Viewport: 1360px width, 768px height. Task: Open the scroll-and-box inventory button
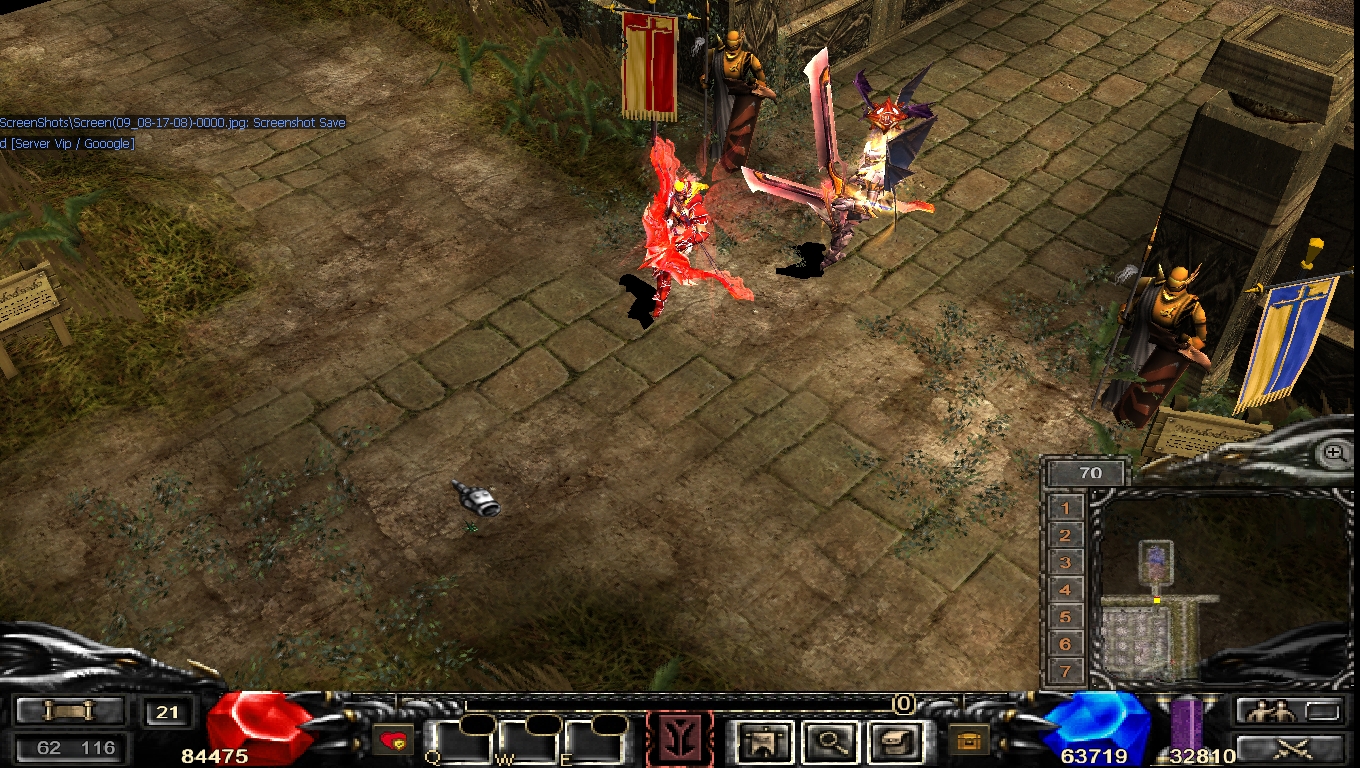click(892, 742)
